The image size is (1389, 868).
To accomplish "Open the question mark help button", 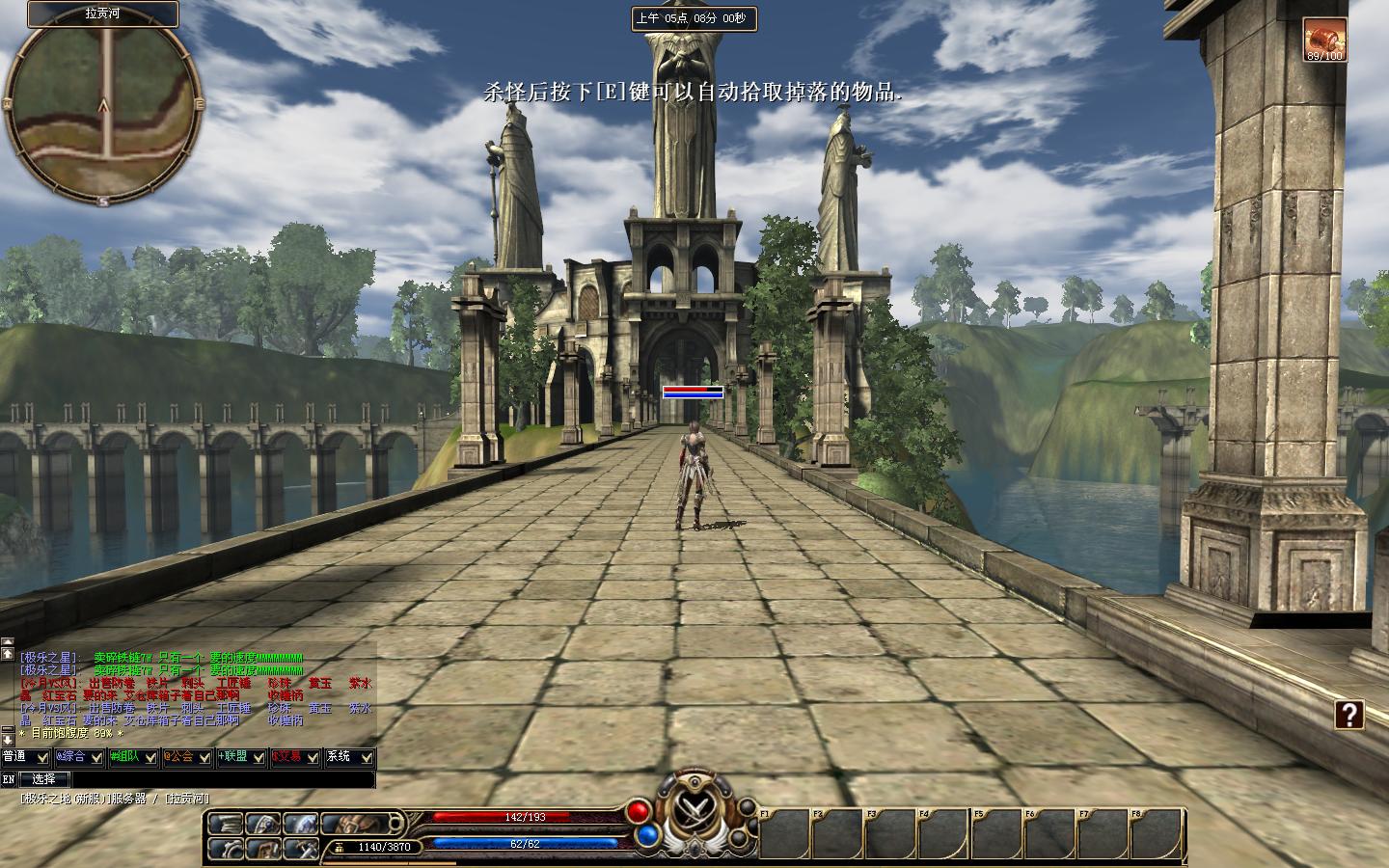I will coord(1349,715).
